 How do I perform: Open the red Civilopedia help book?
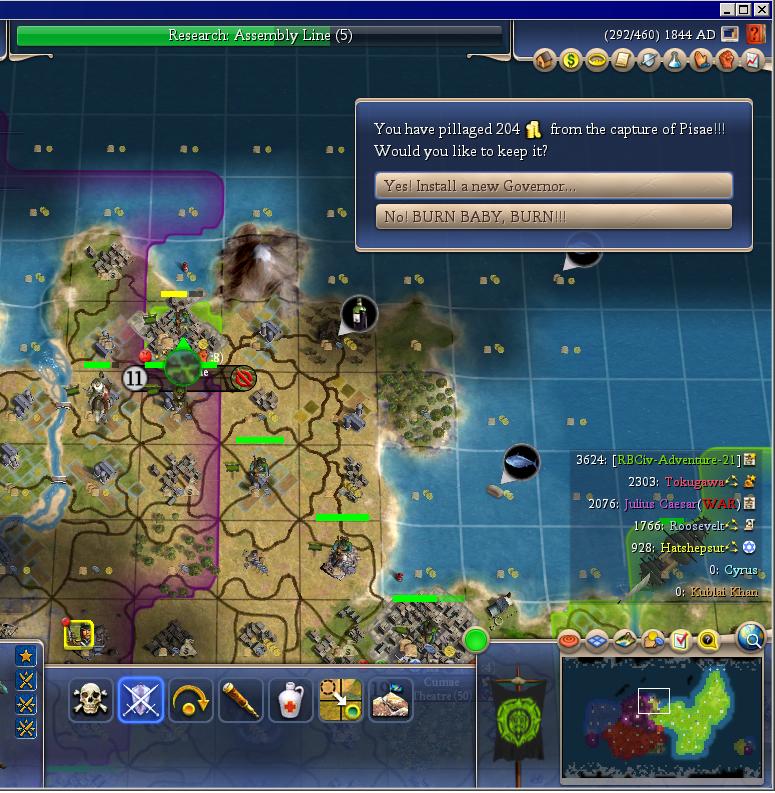pyautogui.click(x=757, y=33)
